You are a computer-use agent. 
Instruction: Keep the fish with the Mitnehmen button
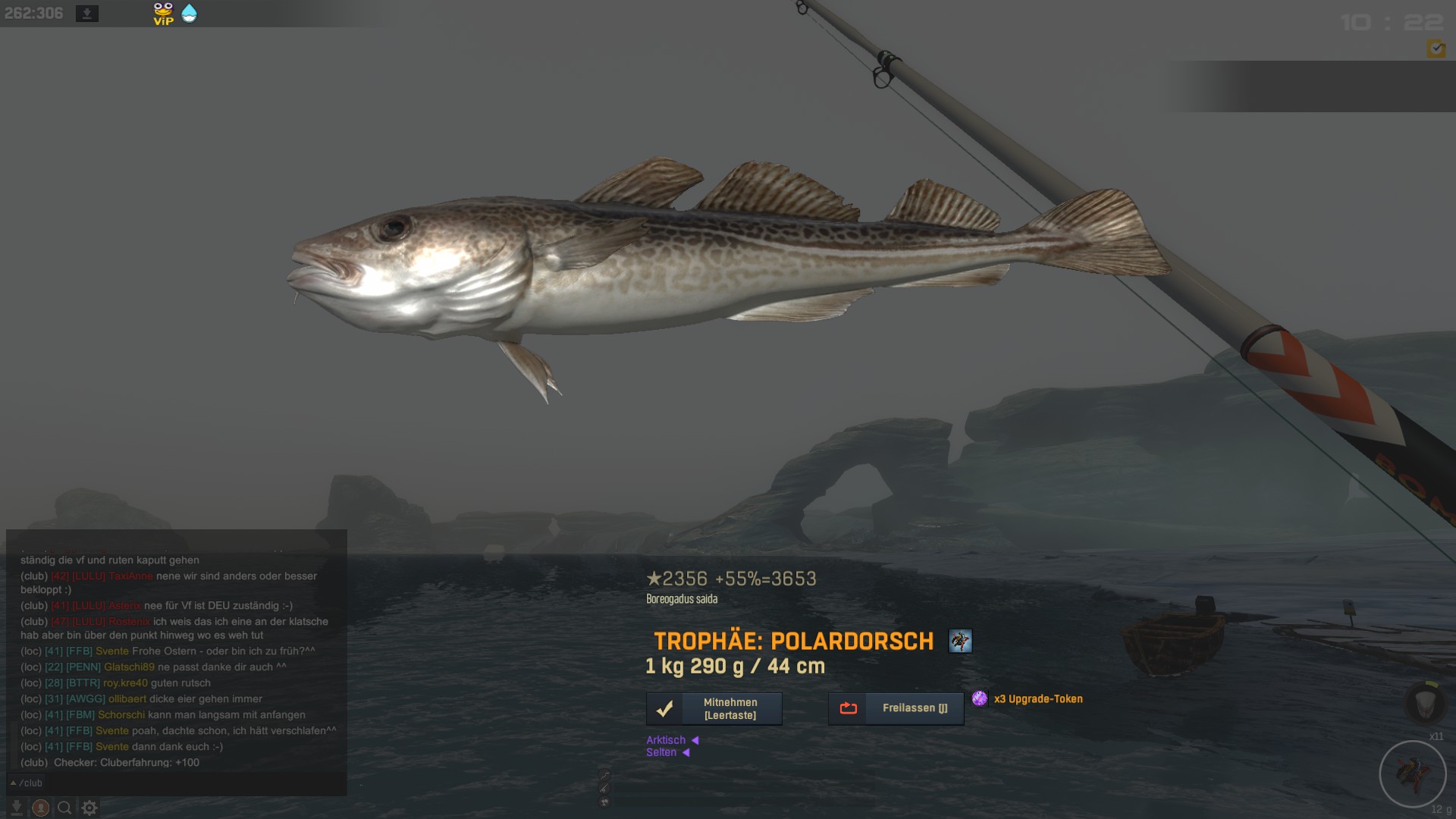coord(714,708)
